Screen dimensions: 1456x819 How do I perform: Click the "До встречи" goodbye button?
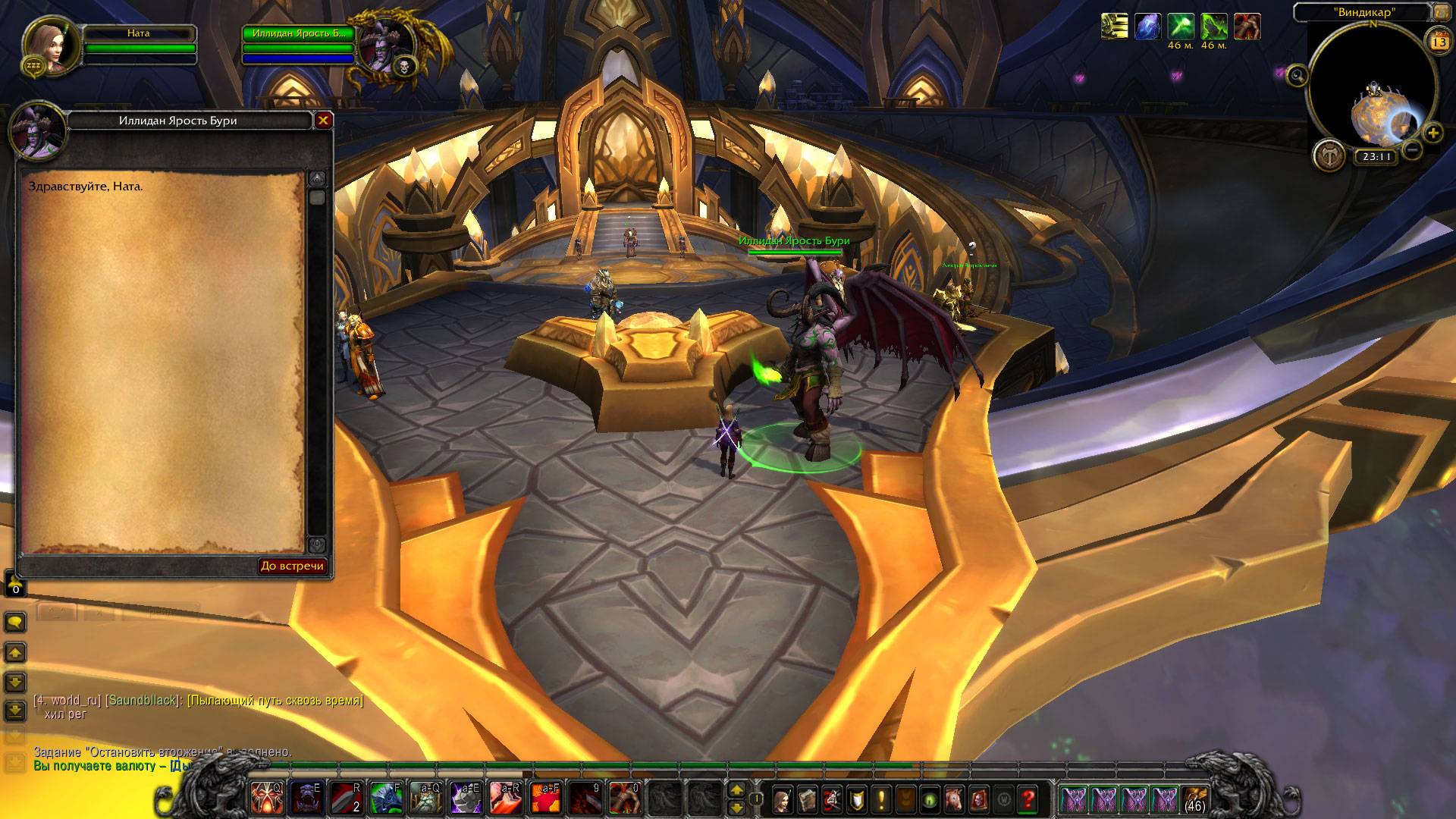coord(292,566)
